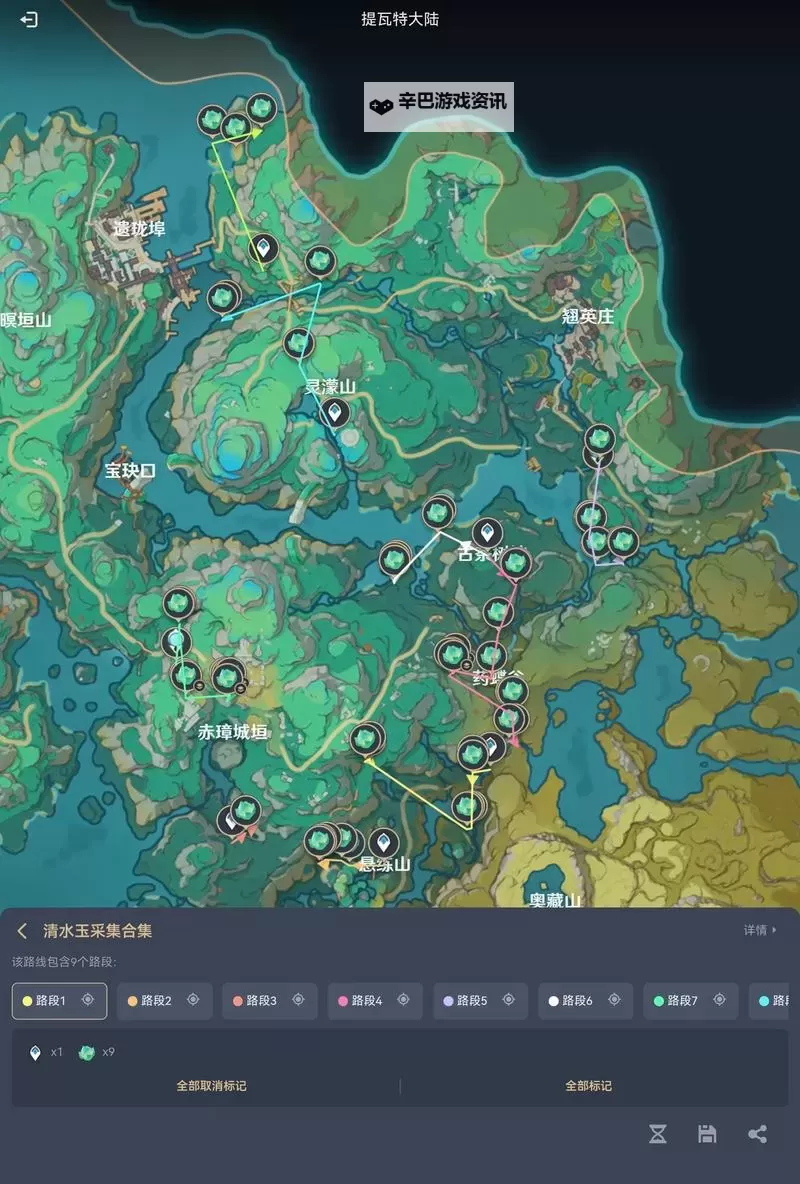Save the route with floppy disk icon
The width and height of the screenshot is (800, 1184).
[x=707, y=1133]
